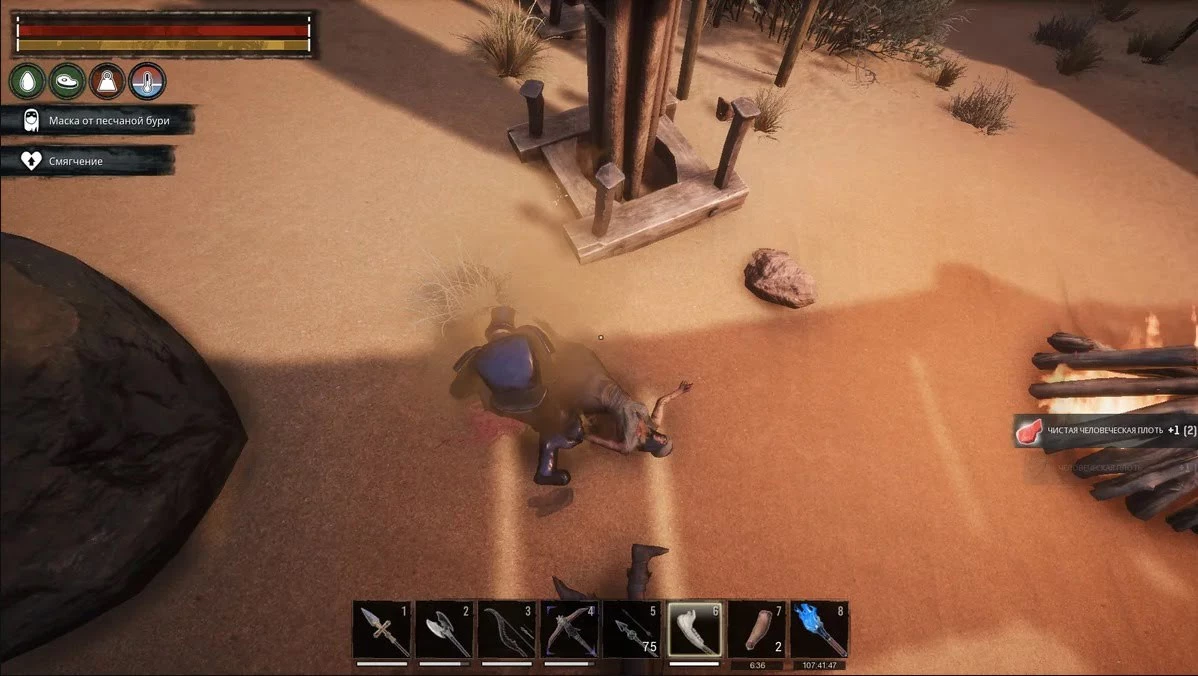The width and height of the screenshot is (1198, 676).
Task: Select the spear in hotbar slot 1
Action: click(383, 629)
